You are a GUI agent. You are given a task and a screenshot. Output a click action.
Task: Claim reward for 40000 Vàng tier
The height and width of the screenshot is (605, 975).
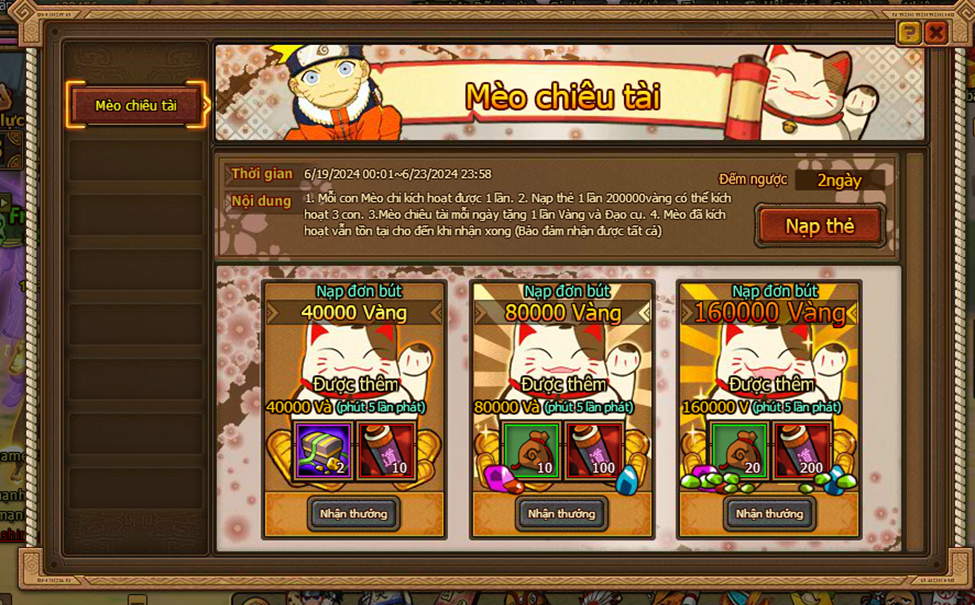tap(353, 513)
